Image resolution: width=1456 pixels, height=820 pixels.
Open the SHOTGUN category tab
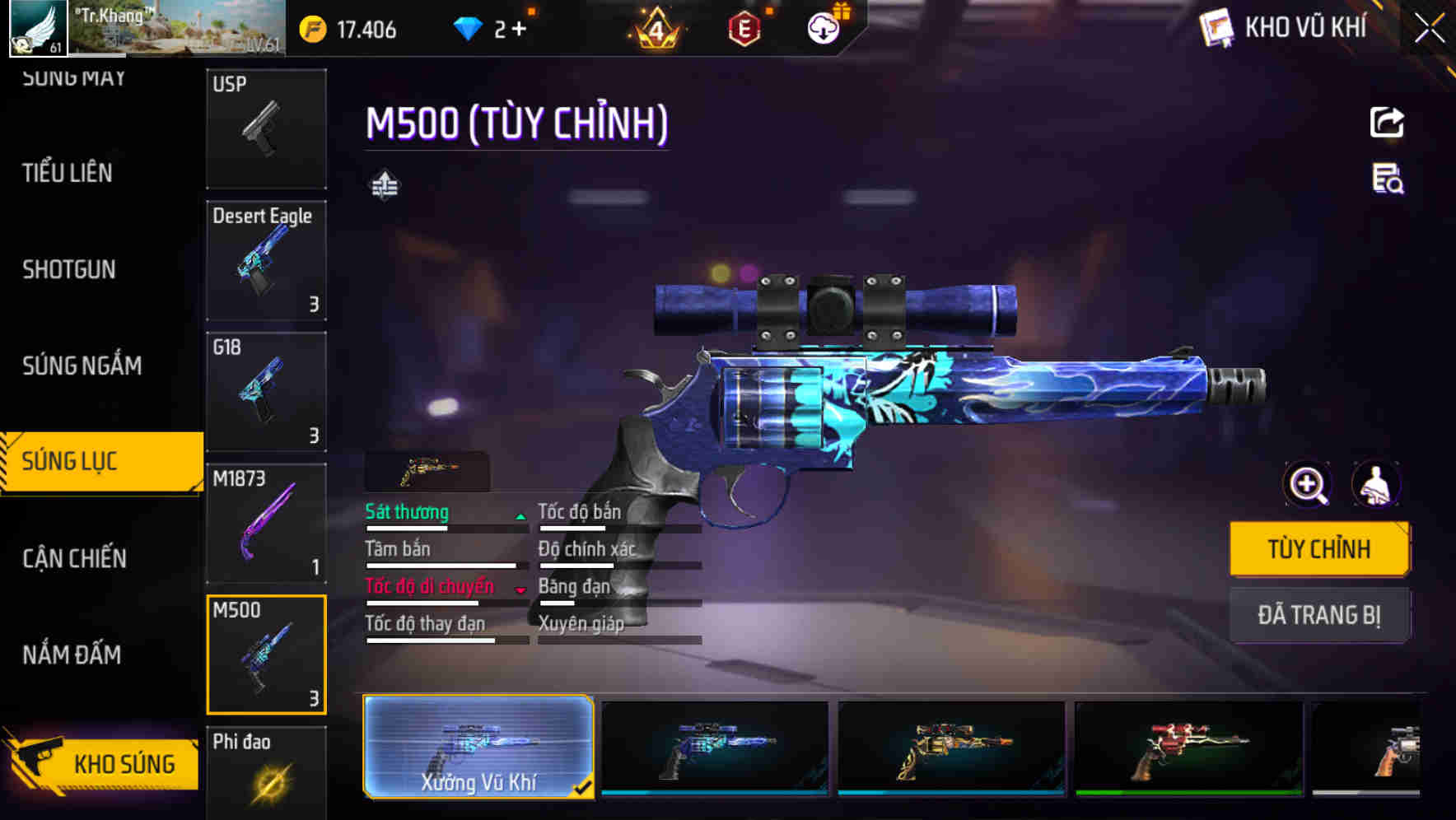(68, 269)
